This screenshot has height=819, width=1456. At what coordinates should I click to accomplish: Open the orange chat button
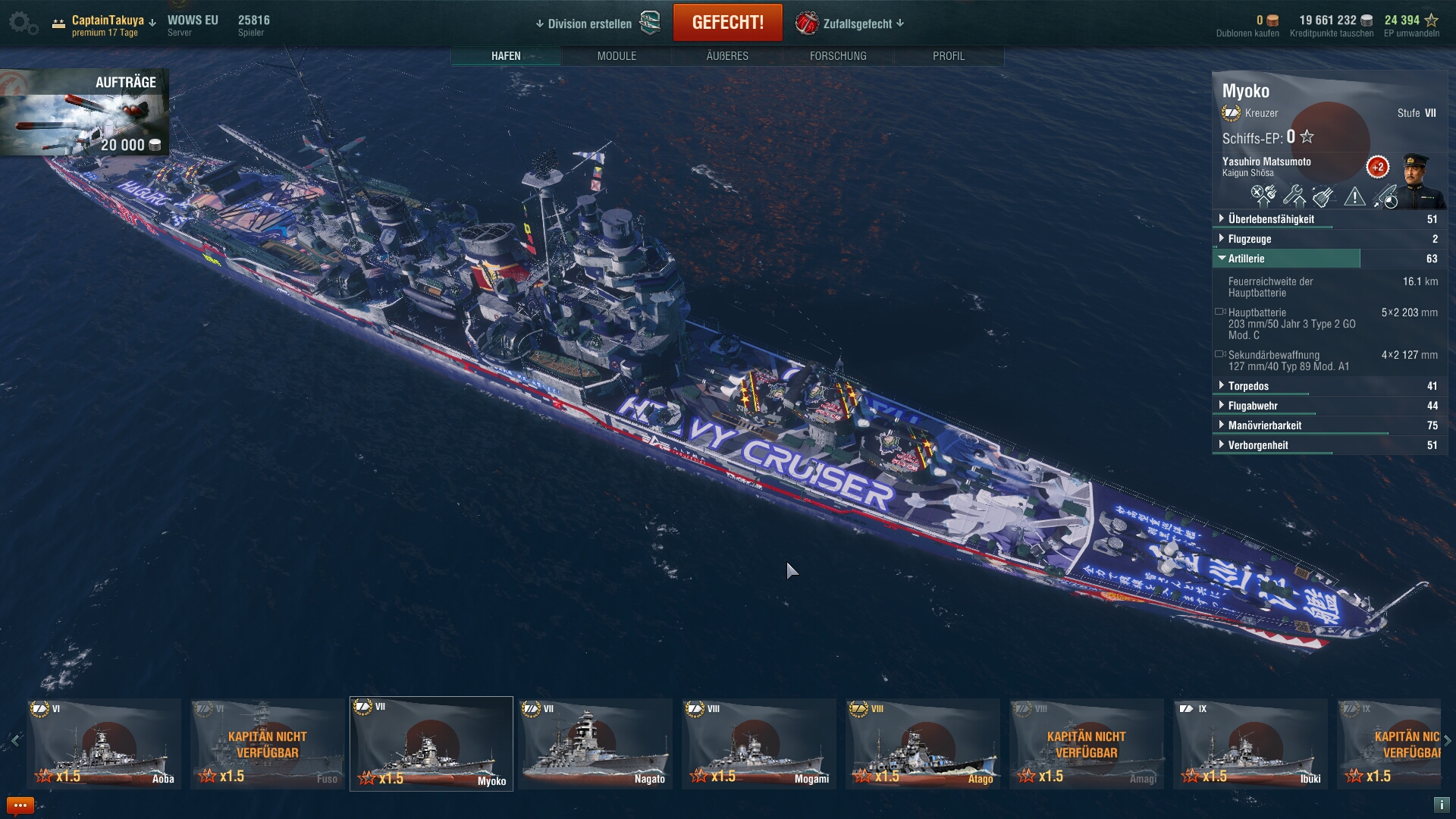pyautogui.click(x=20, y=805)
